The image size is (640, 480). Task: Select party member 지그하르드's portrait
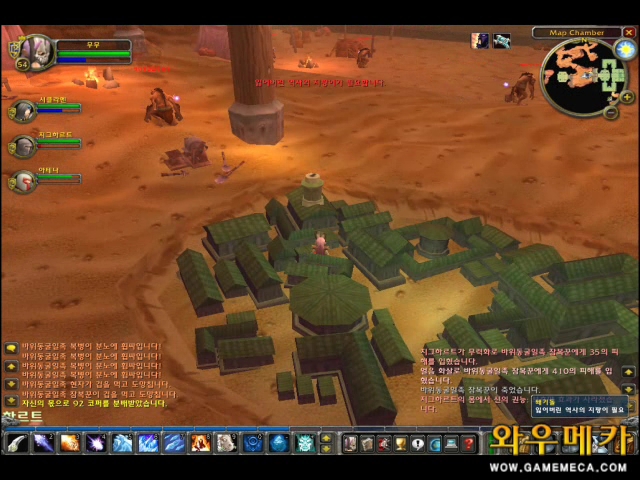pyautogui.click(x=23, y=146)
